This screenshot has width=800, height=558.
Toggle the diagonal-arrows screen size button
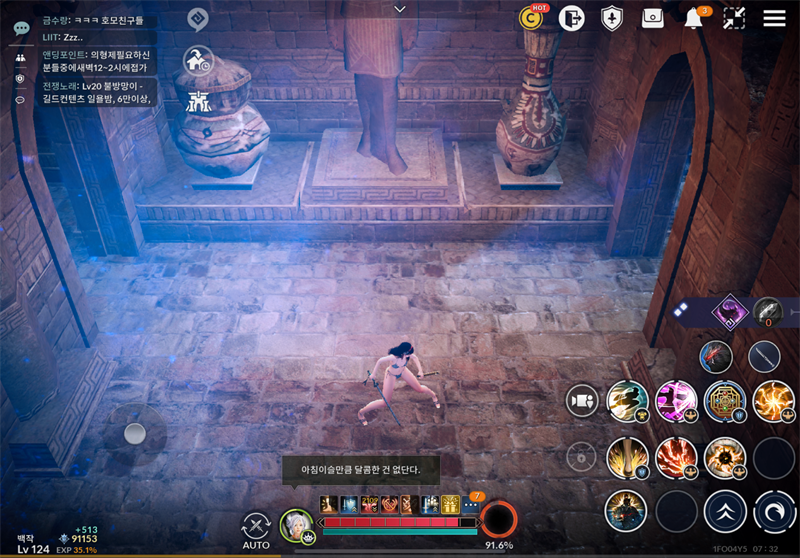pos(734,18)
